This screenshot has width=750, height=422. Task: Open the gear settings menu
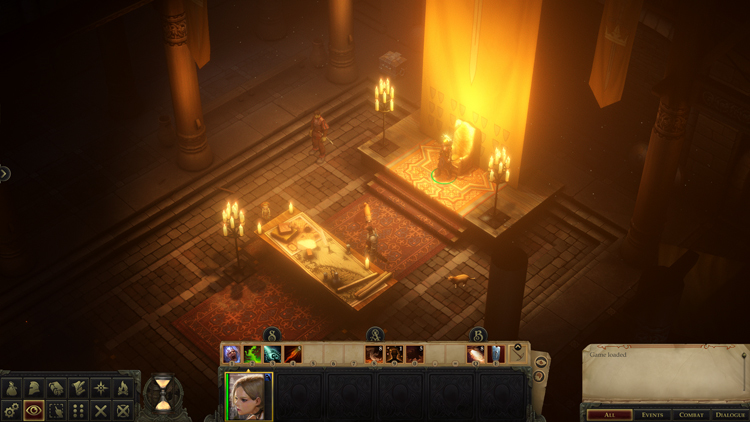point(12,410)
